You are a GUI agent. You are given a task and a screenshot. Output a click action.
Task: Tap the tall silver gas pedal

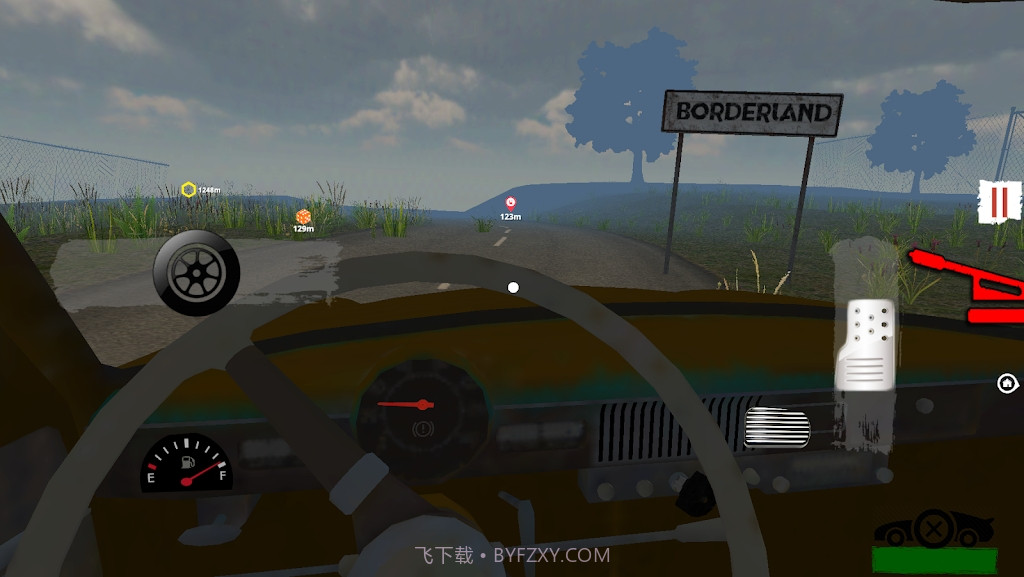tap(866, 344)
